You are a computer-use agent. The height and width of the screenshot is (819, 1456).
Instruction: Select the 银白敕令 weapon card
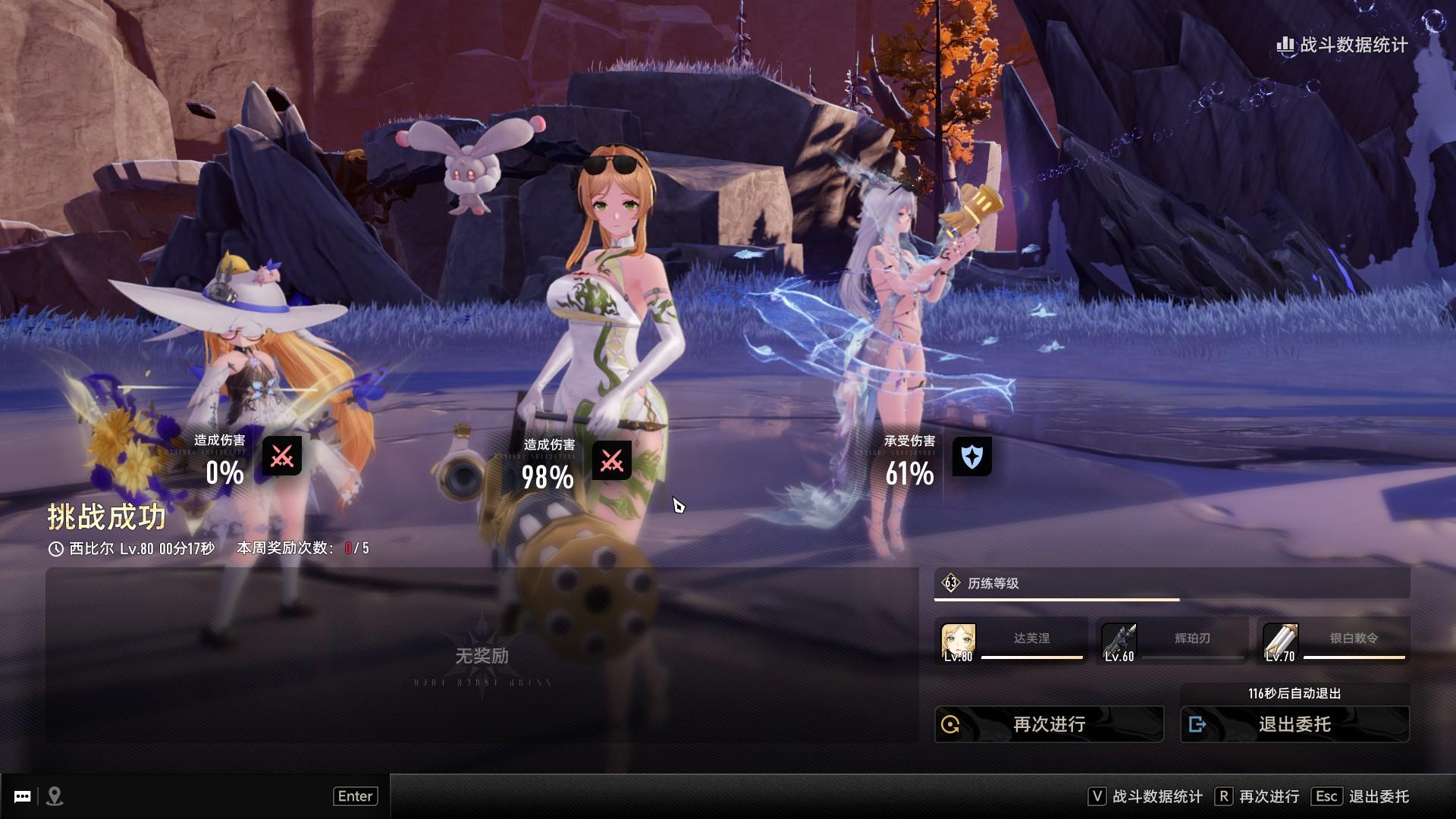click(1333, 641)
